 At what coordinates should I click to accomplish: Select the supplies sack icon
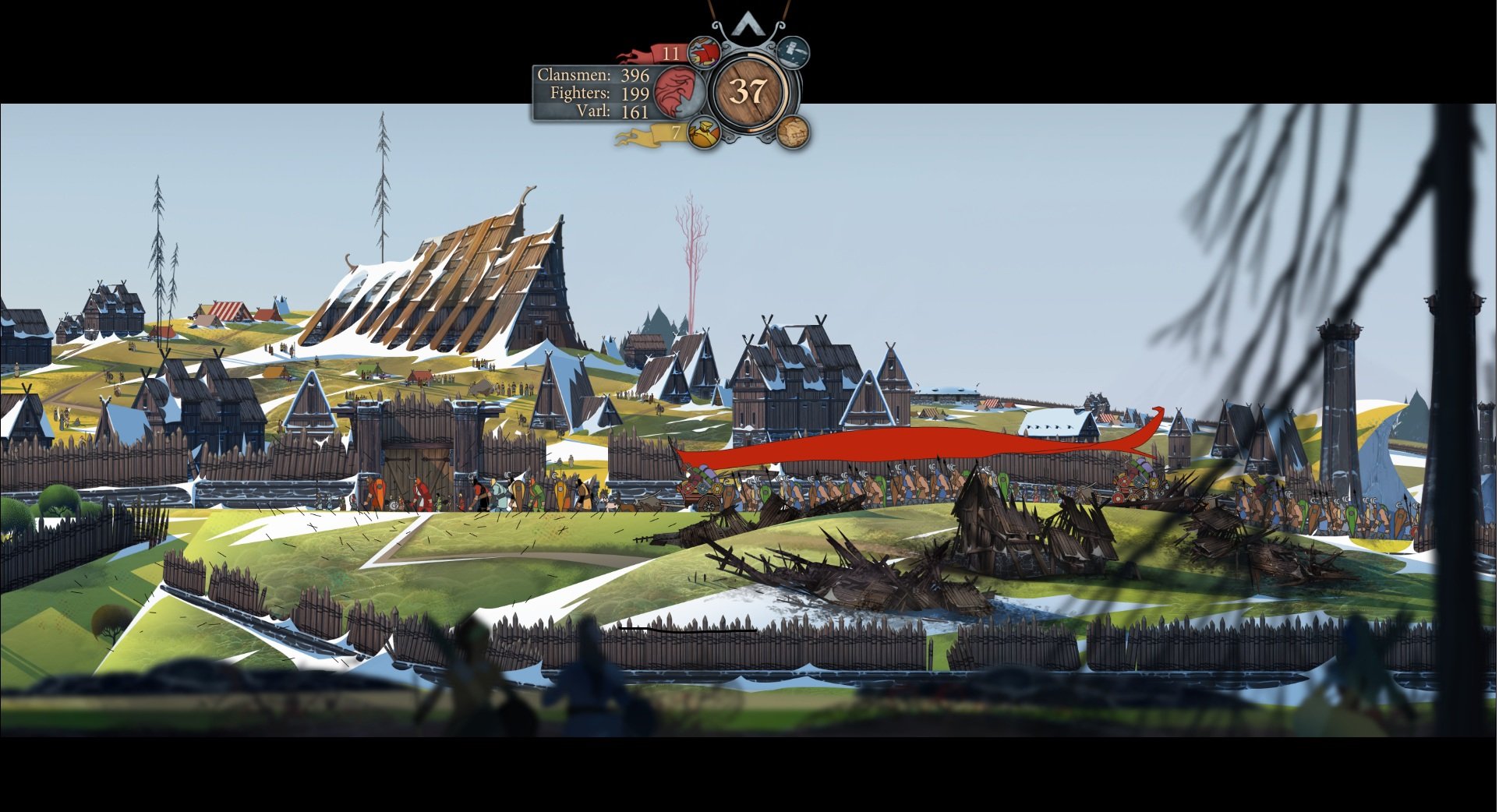click(x=704, y=133)
